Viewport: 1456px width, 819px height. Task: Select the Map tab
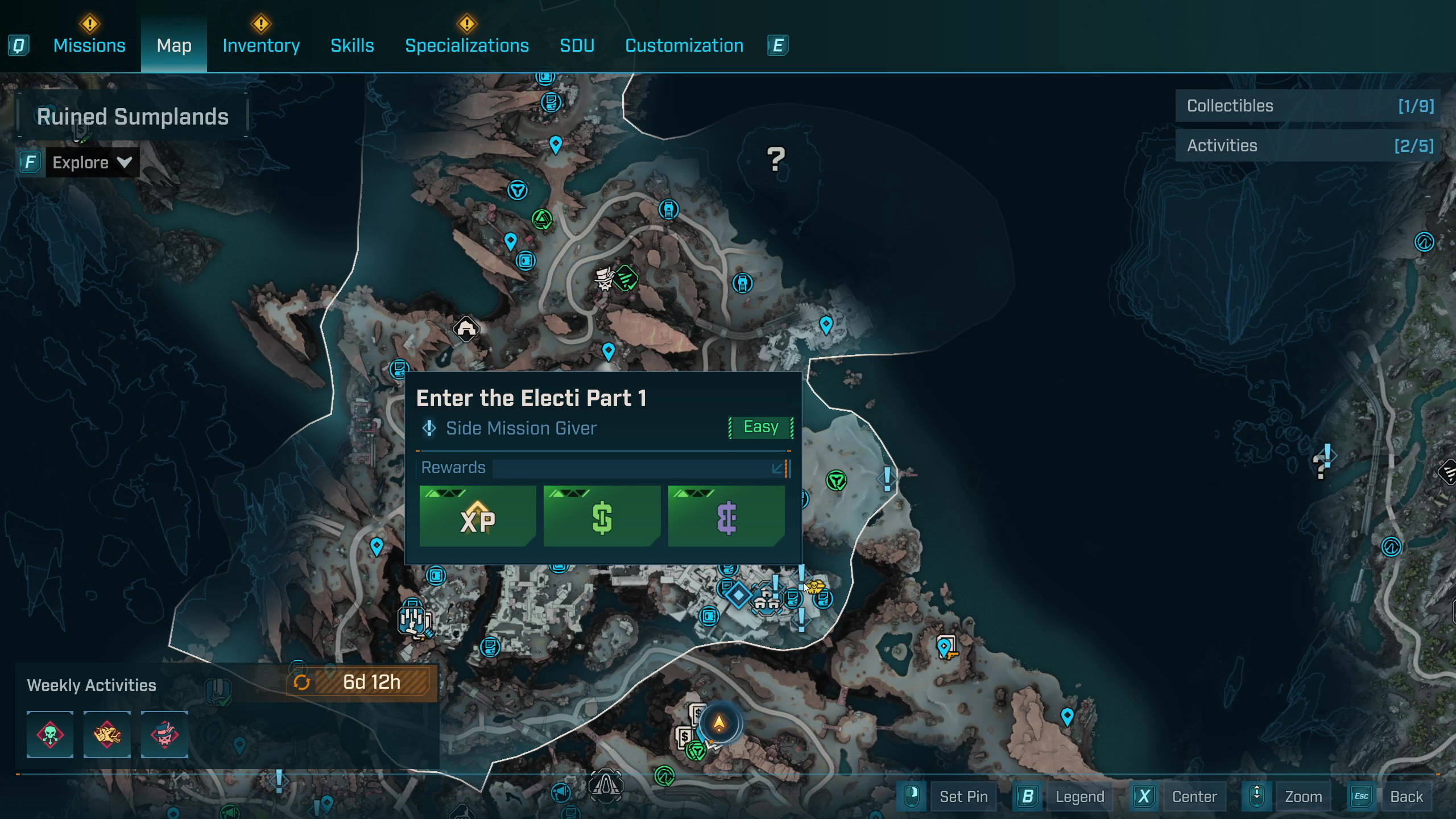click(x=174, y=45)
